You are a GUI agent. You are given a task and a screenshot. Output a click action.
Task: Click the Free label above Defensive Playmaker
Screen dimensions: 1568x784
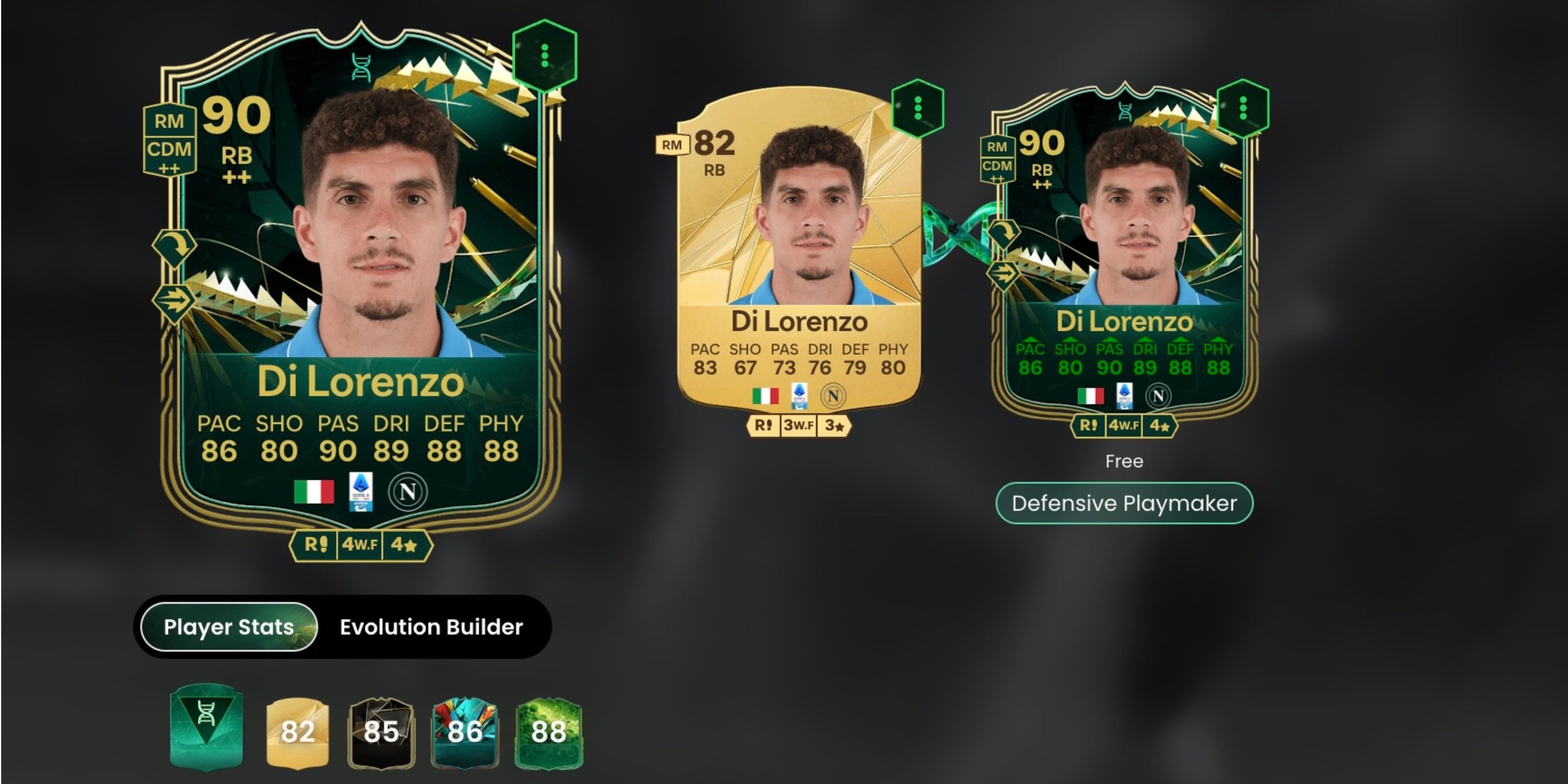pos(1125,462)
